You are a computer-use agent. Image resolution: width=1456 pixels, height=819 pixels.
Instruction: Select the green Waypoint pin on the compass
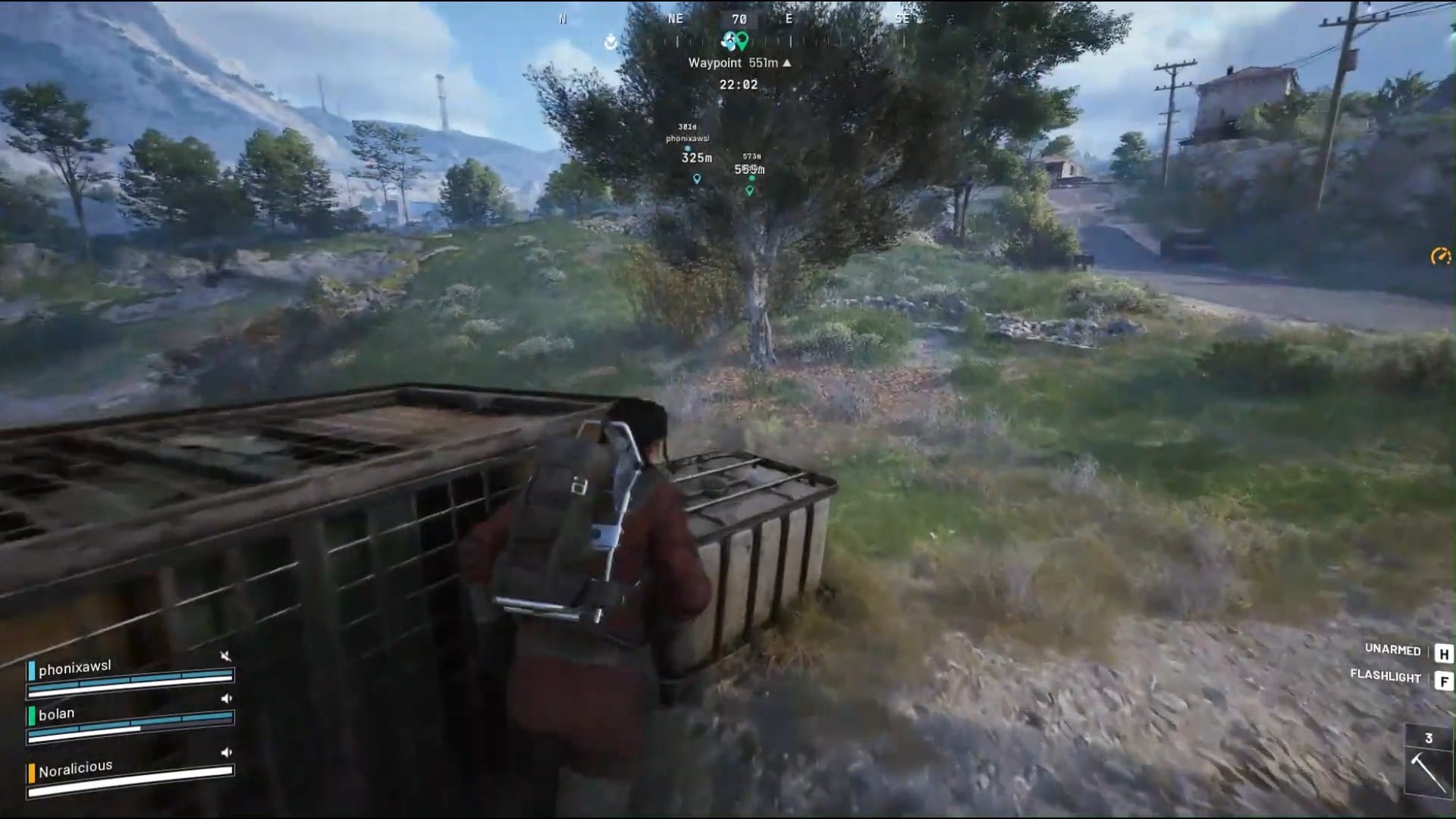pos(744,39)
